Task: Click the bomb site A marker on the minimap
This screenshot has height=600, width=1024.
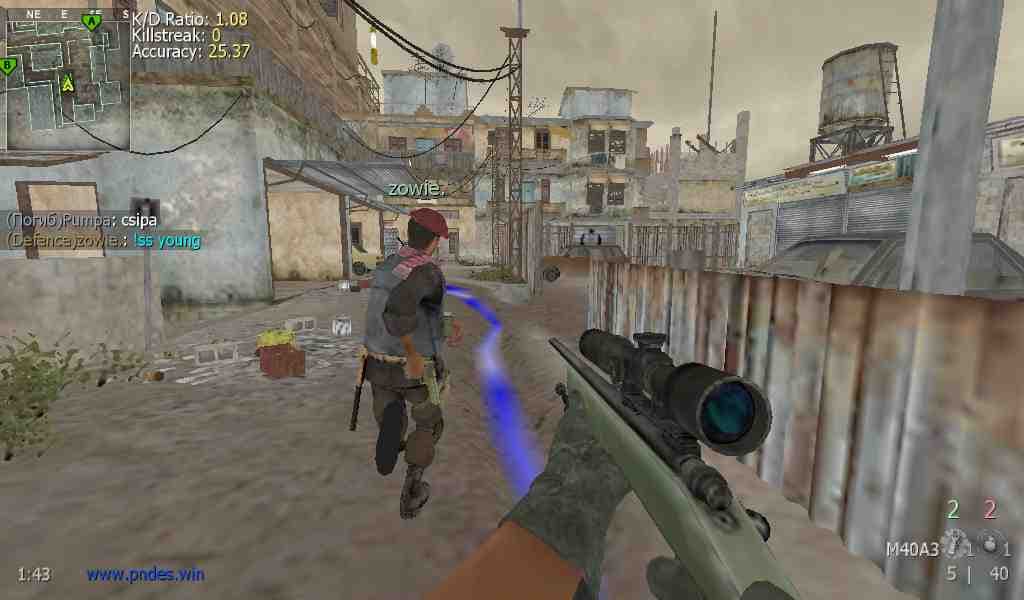Action: (93, 21)
